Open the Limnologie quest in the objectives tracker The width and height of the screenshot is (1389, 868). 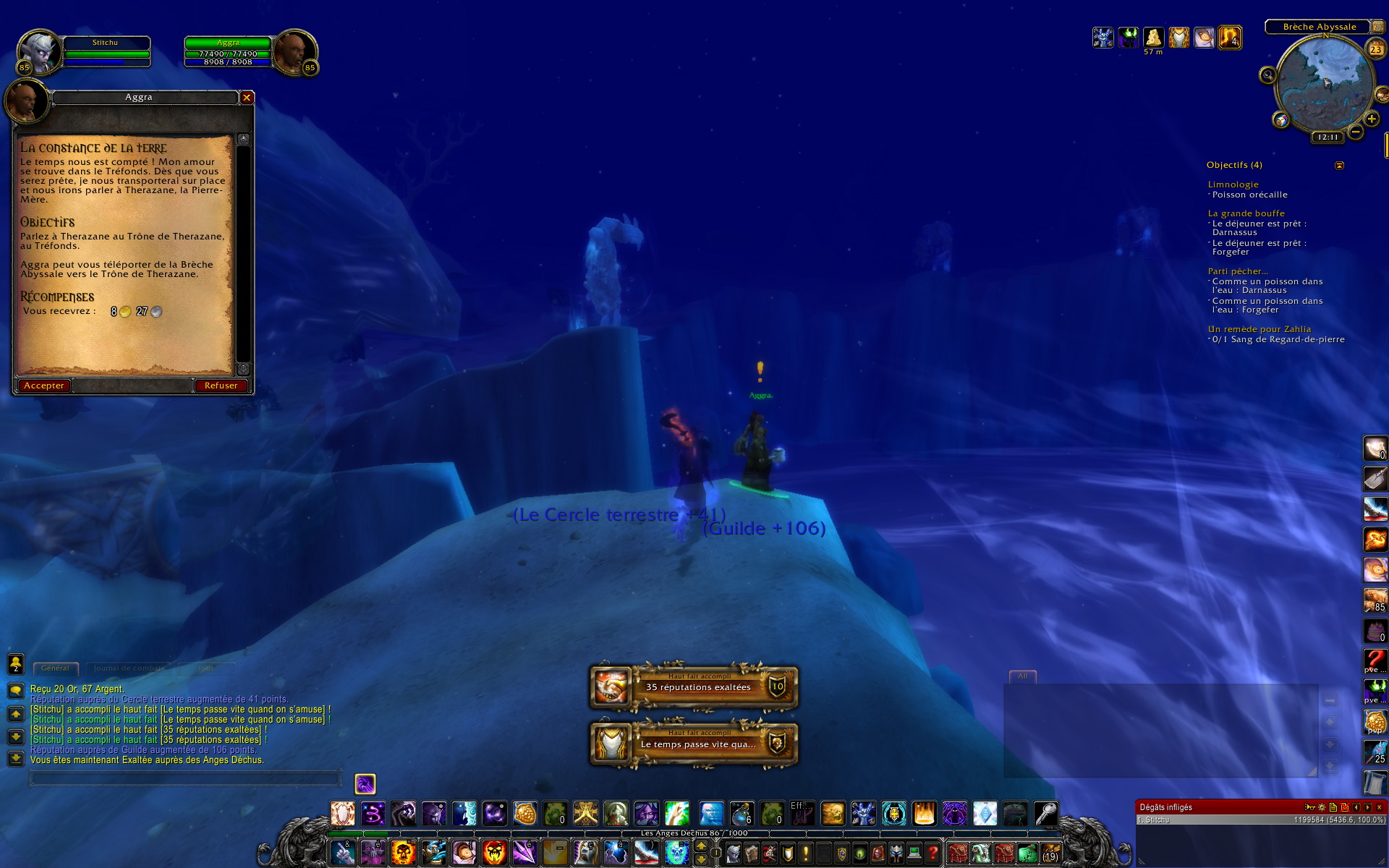[1233, 184]
